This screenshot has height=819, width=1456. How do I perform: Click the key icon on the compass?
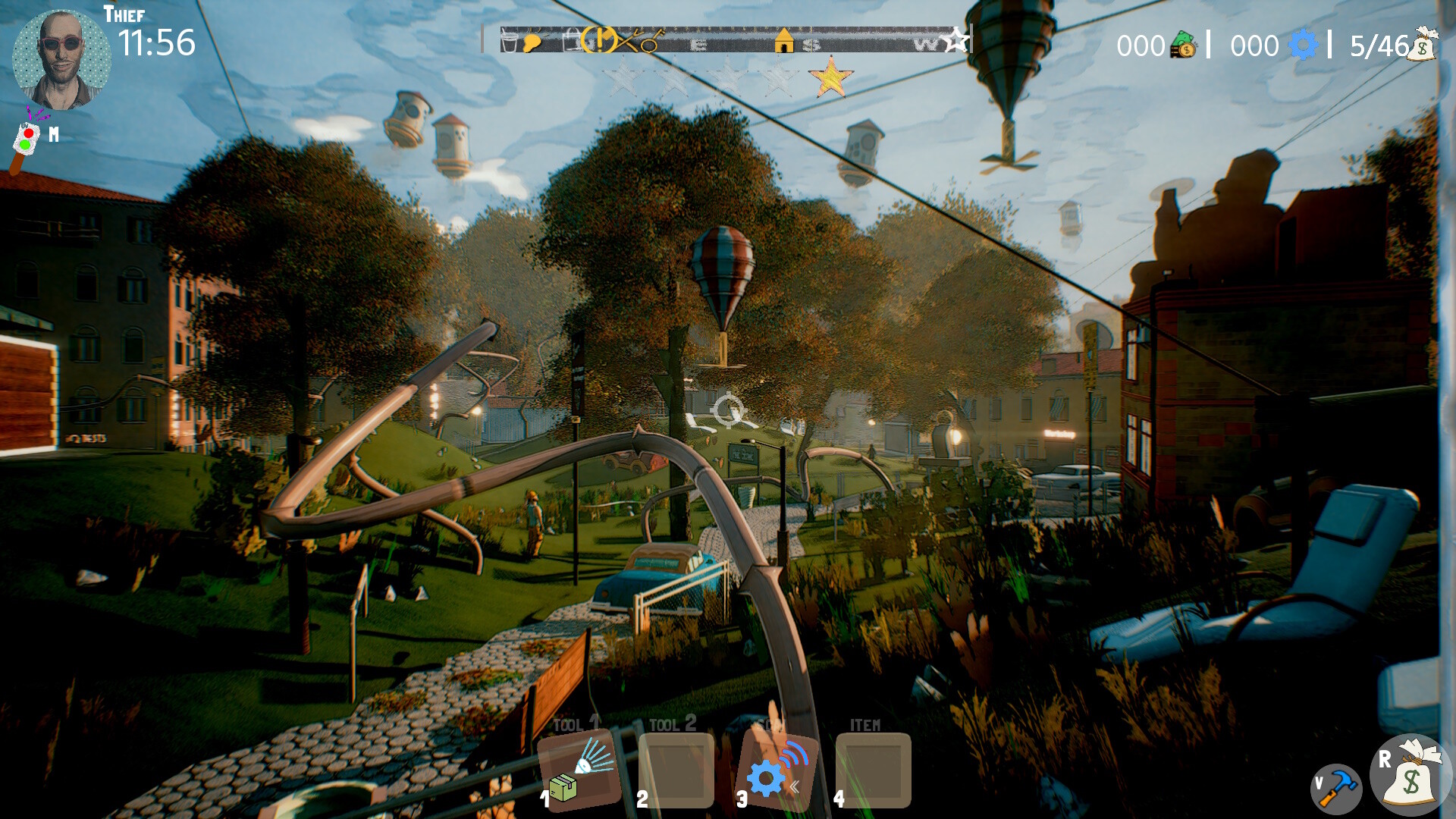(x=650, y=44)
